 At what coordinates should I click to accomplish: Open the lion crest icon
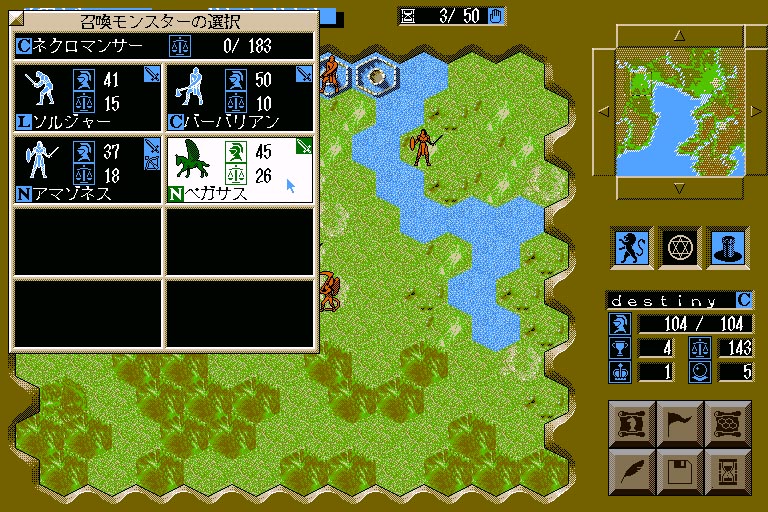(632, 245)
